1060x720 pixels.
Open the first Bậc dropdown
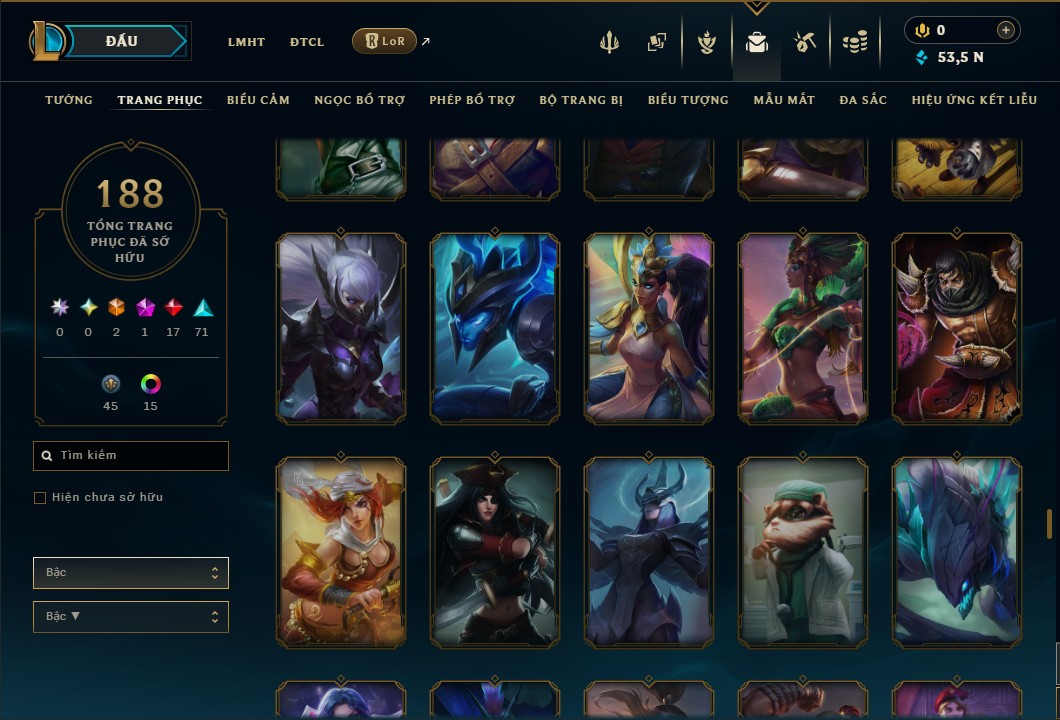(131, 573)
